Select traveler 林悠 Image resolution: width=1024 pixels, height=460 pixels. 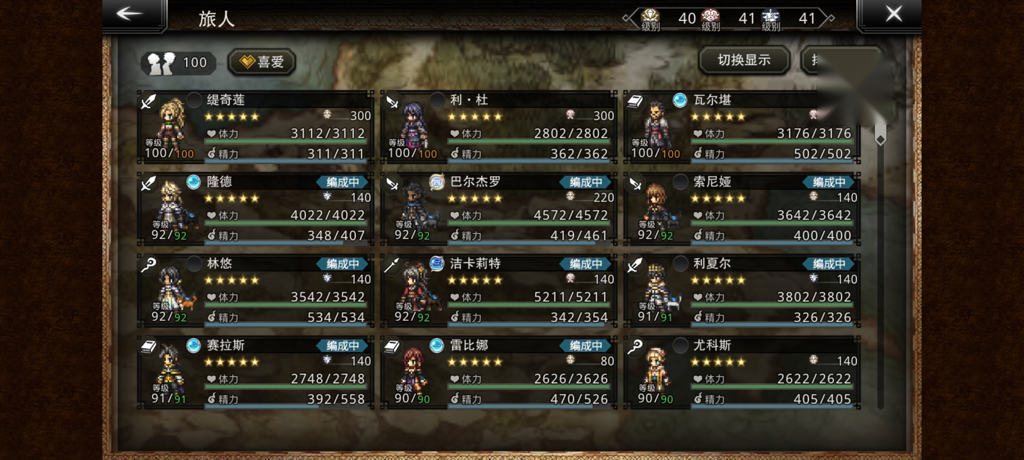tap(256, 290)
